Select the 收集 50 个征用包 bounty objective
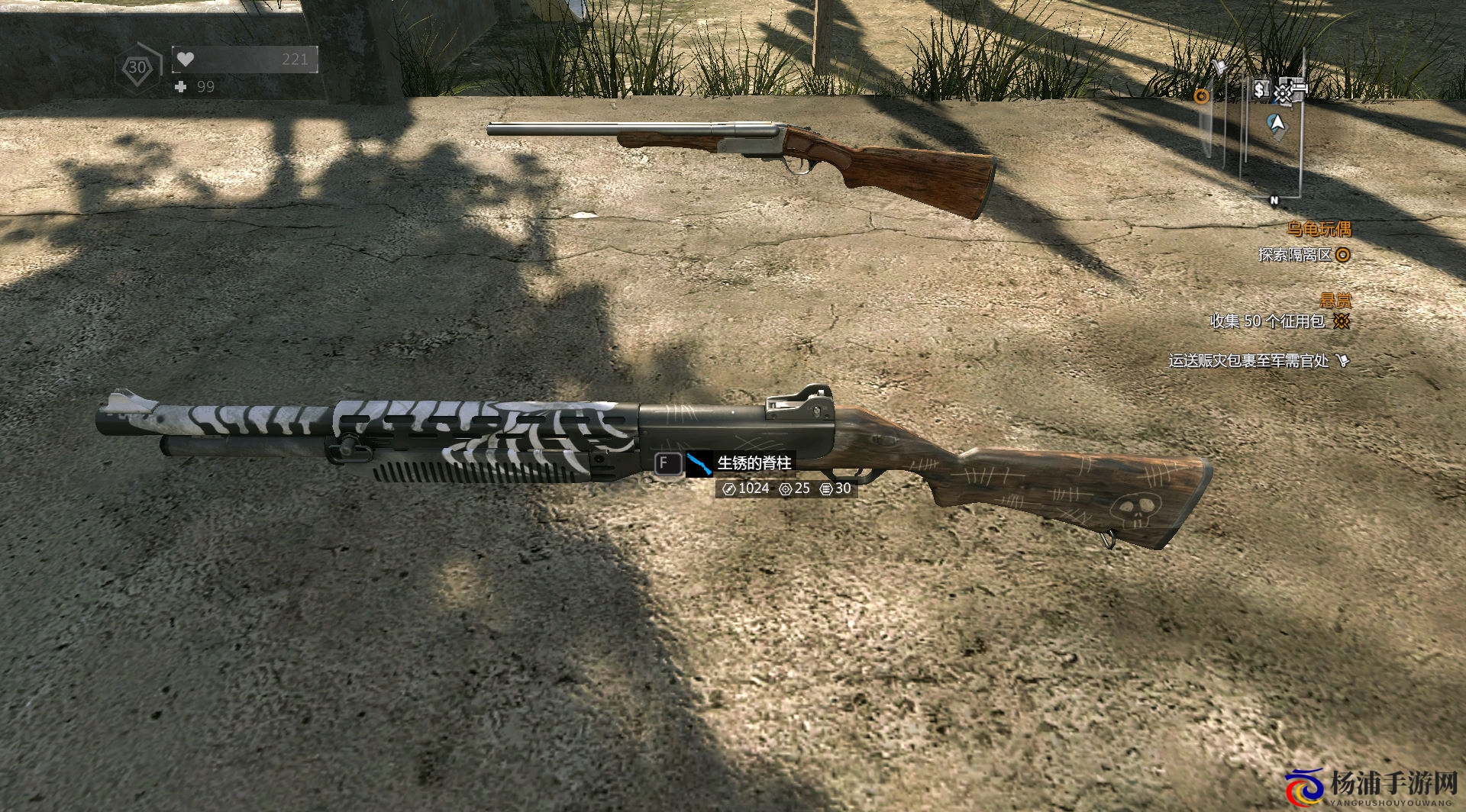1466x812 pixels. pyautogui.click(x=1267, y=321)
